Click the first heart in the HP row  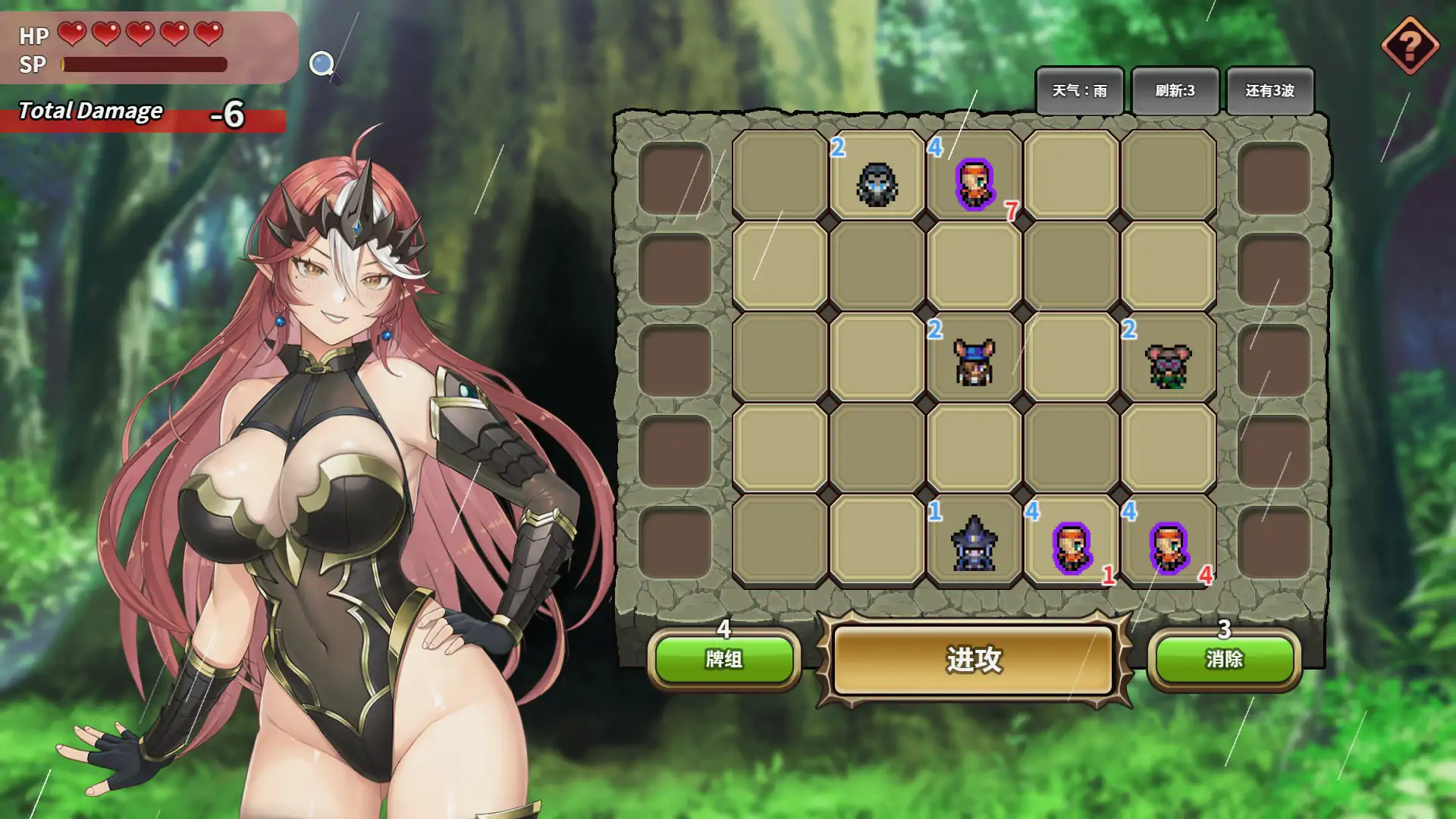coord(71,34)
